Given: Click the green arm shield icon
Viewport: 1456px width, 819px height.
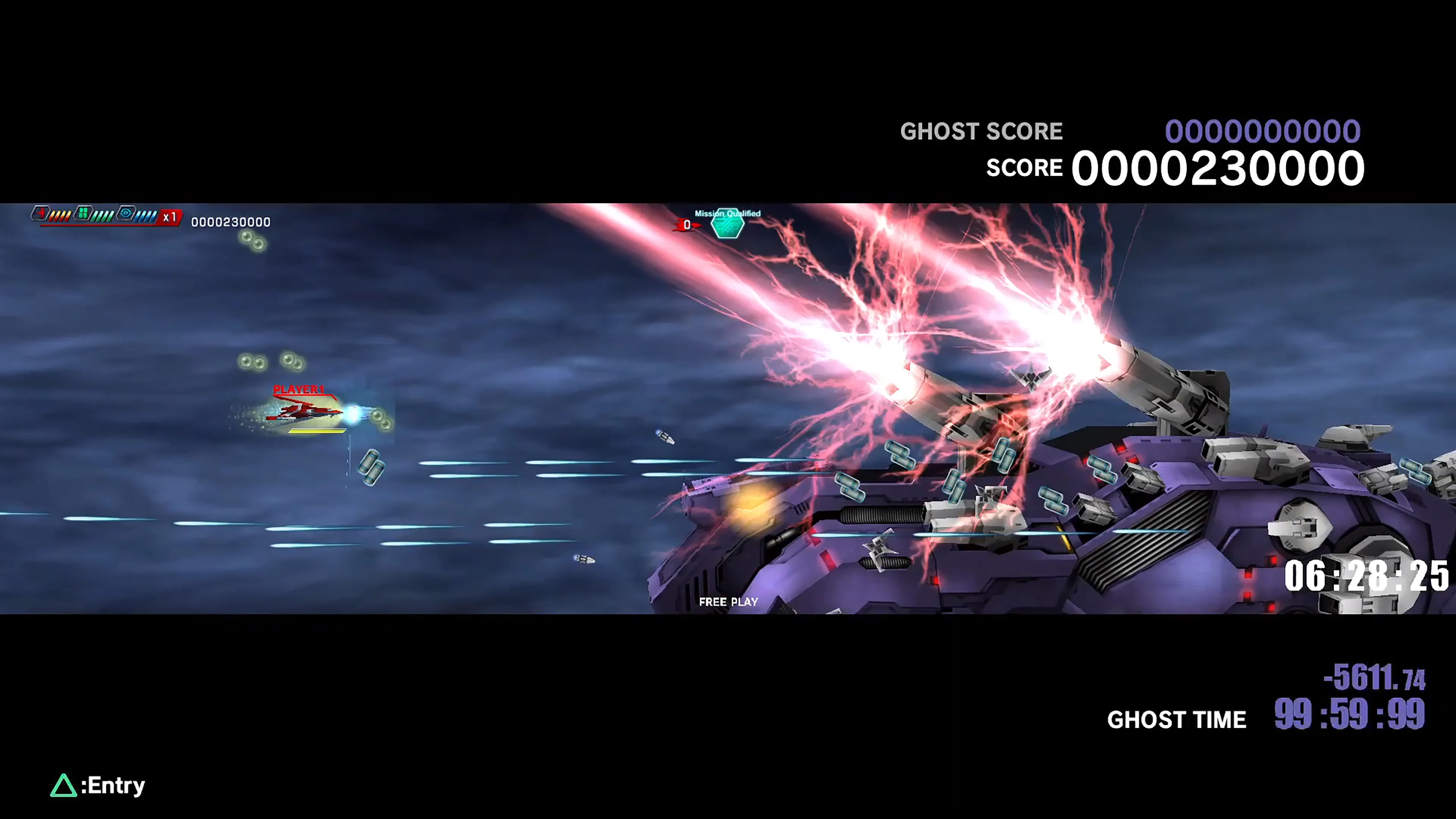Looking at the screenshot, I should pyautogui.click(x=83, y=213).
